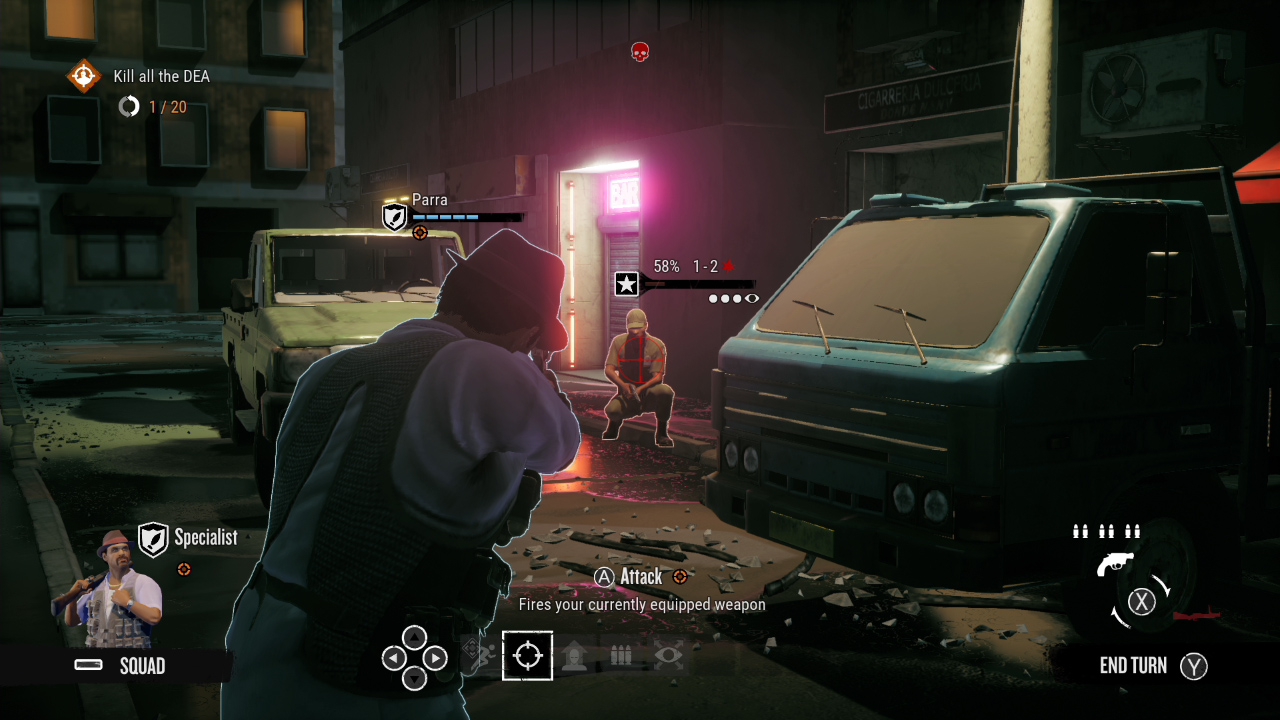Viewport: 1280px width, 720px height.
Task: Click the shield icon beside Parra's name
Action: click(x=394, y=216)
